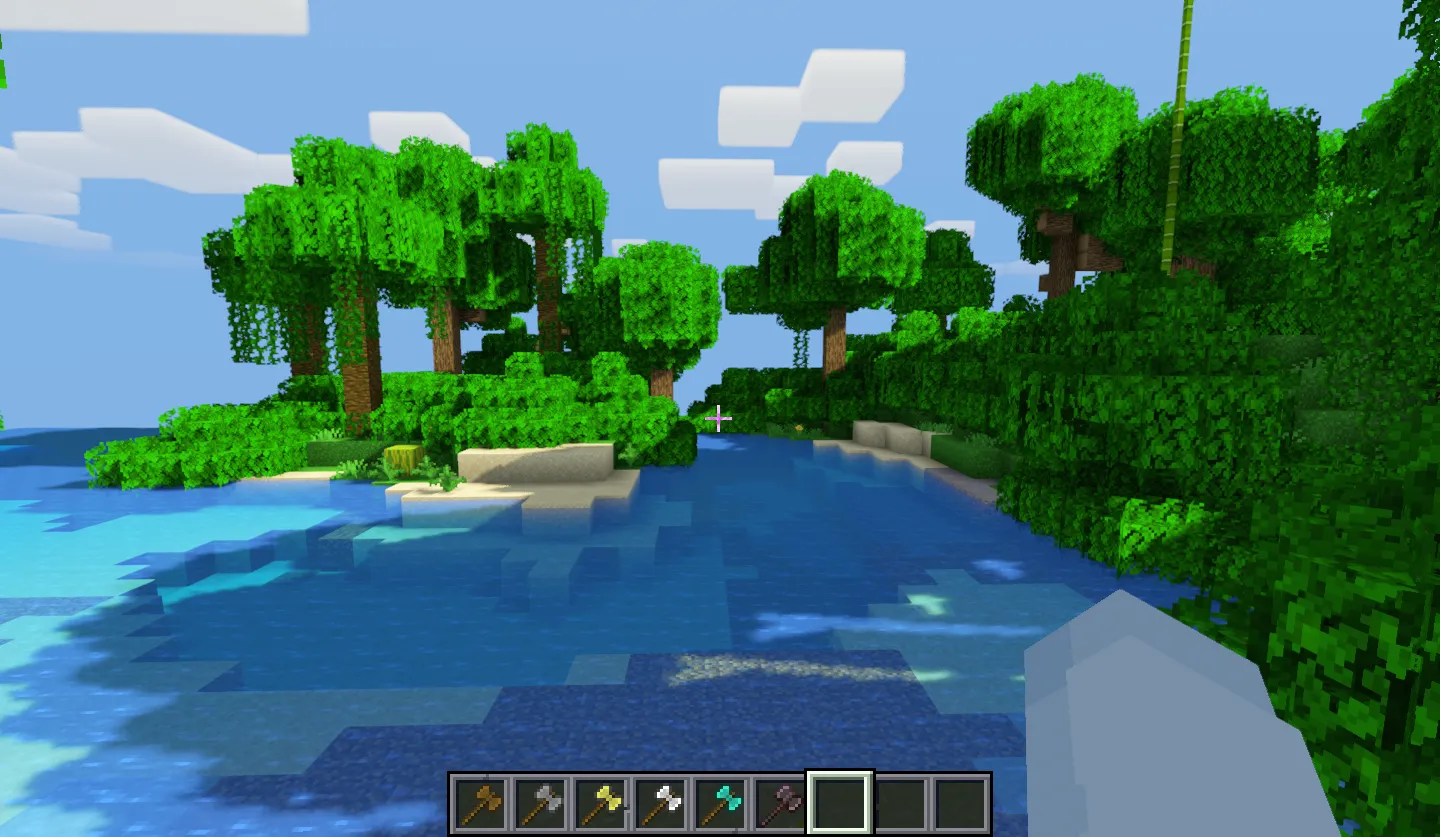Select the golden axe in the hotbar
The width and height of the screenshot is (1440, 837).
[600, 802]
